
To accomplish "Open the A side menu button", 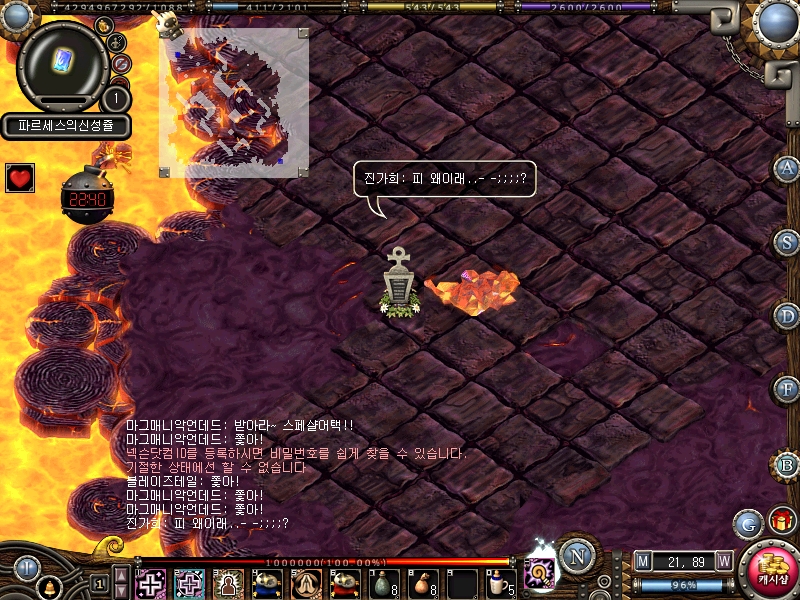I will point(787,168).
